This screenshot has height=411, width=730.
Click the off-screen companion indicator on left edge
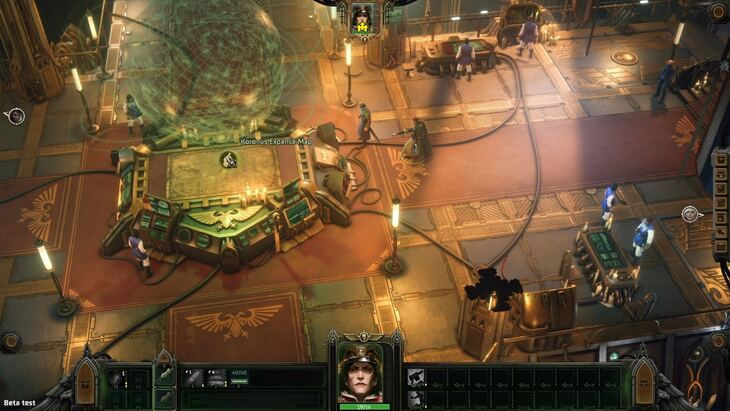coord(16,116)
